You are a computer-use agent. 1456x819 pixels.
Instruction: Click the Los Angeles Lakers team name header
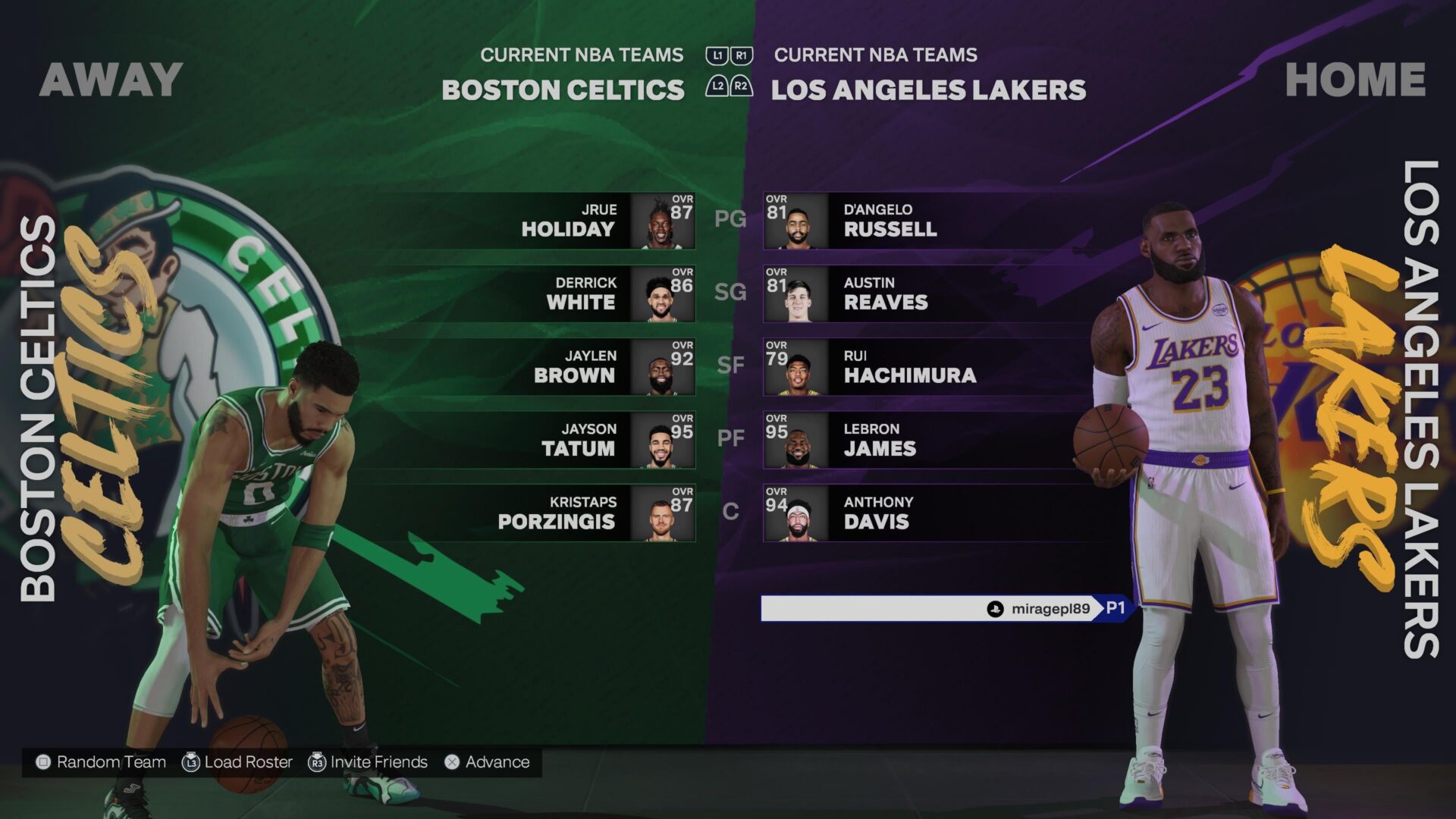click(x=928, y=90)
